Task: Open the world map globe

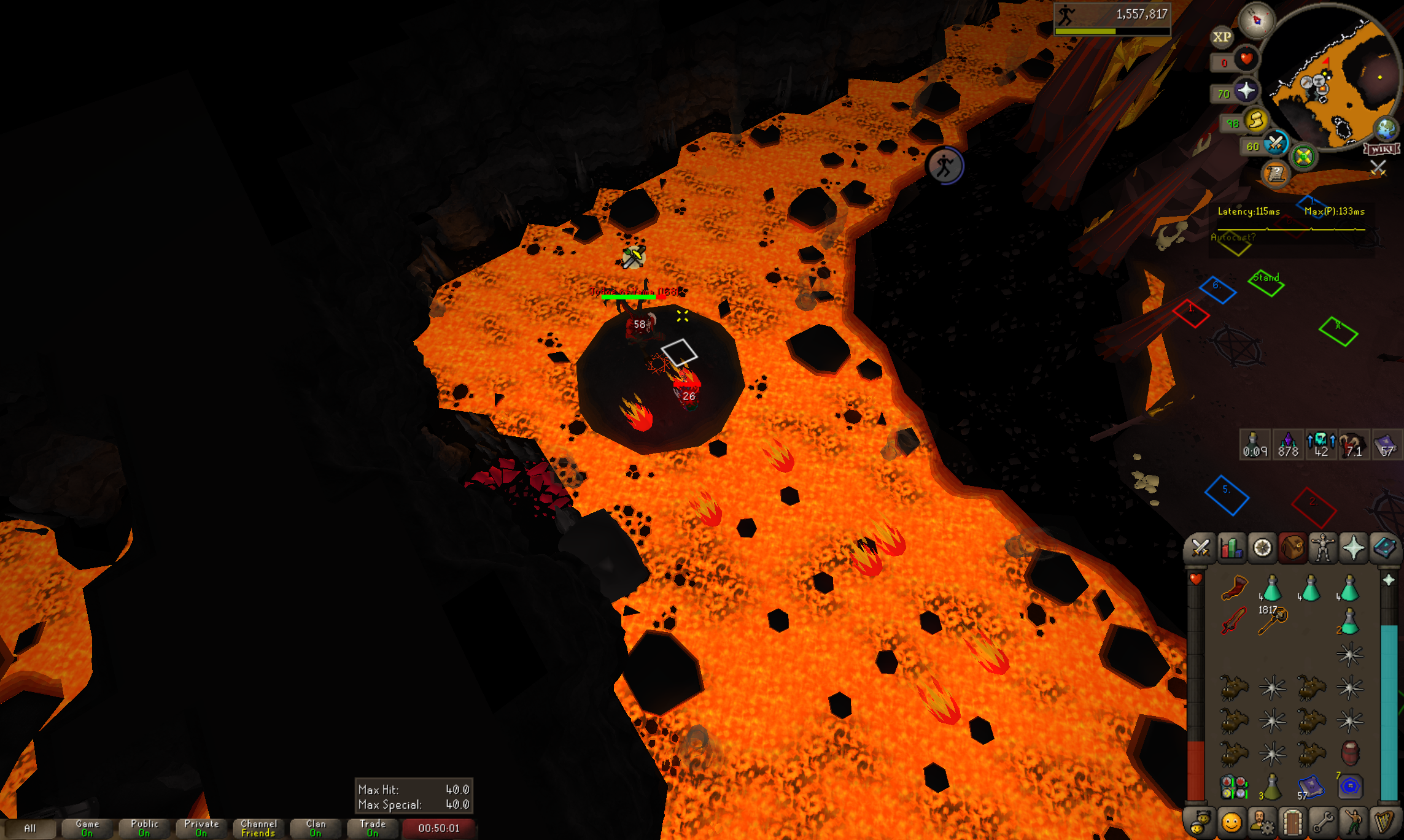Action: tap(1386, 129)
